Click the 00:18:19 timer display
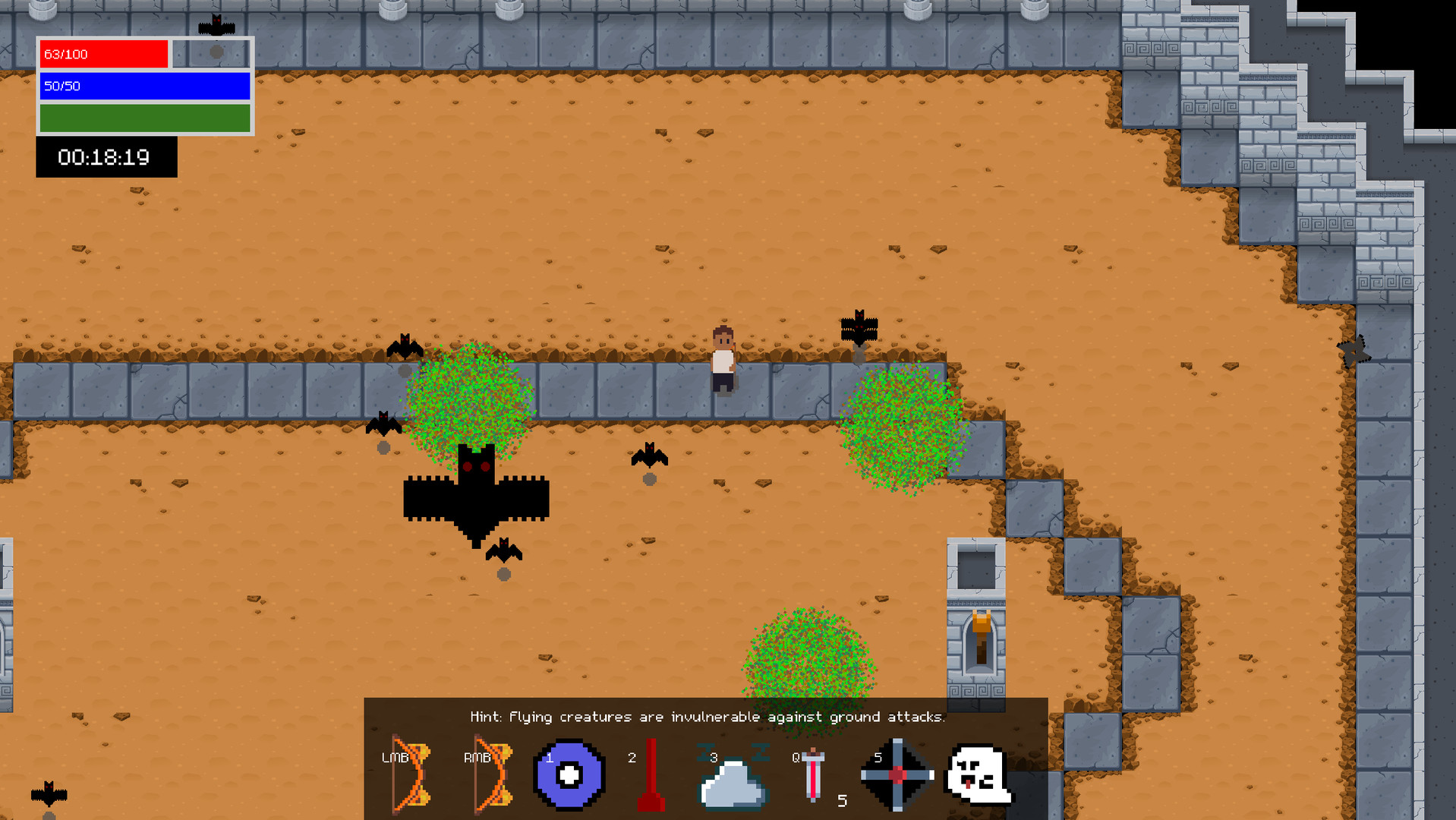Image resolution: width=1456 pixels, height=820 pixels. (106, 157)
